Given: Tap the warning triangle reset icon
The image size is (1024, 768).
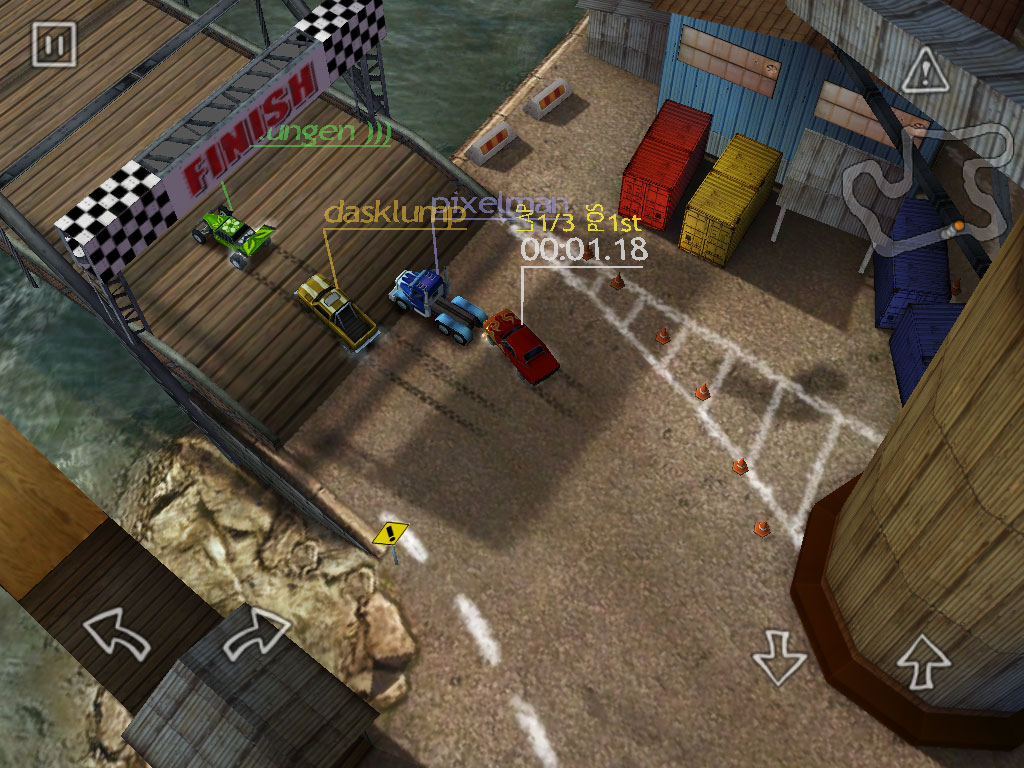Looking at the screenshot, I should point(923,72).
